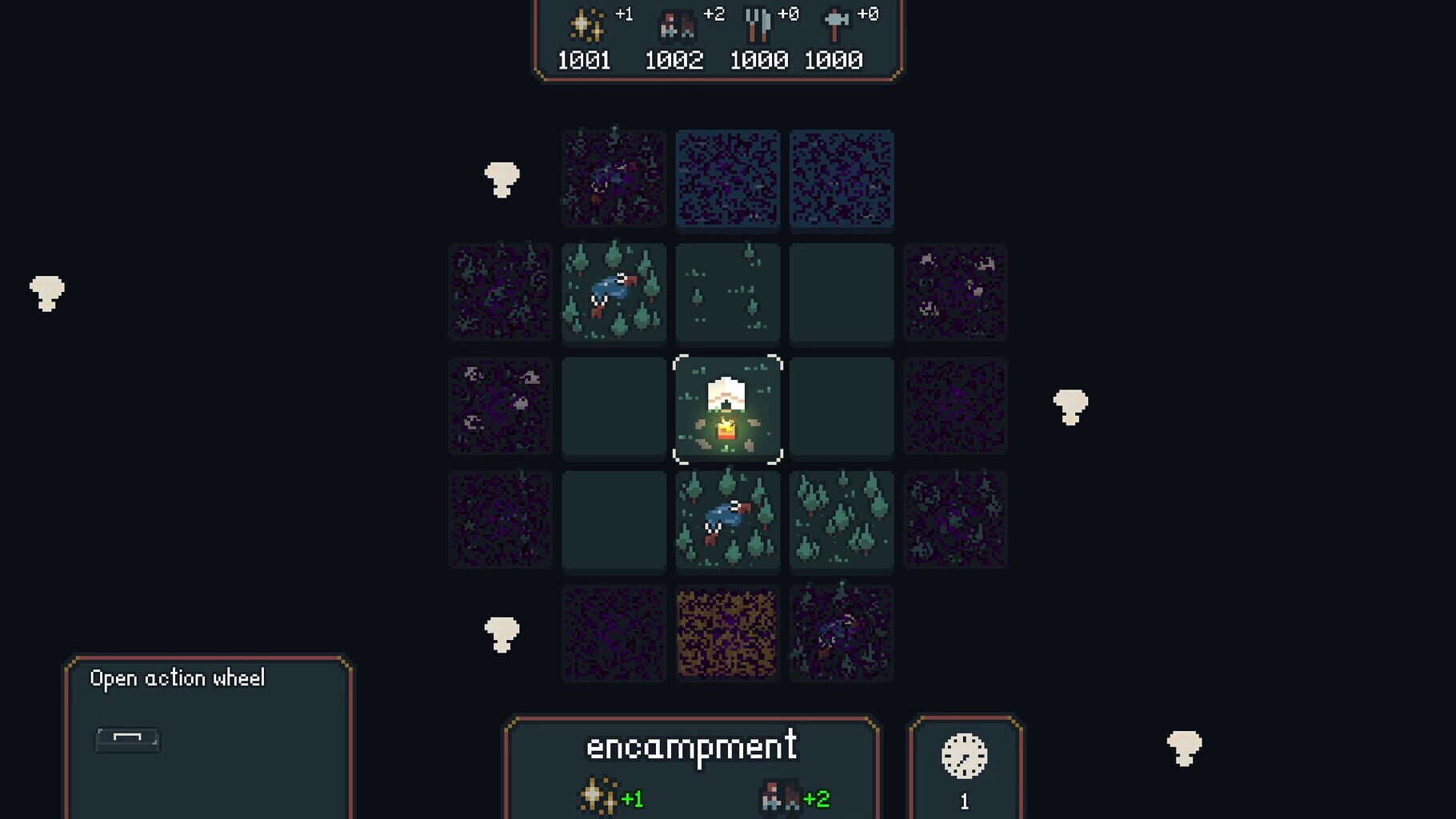Select the brown dirt tile in the bottom row

coord(727,634)
